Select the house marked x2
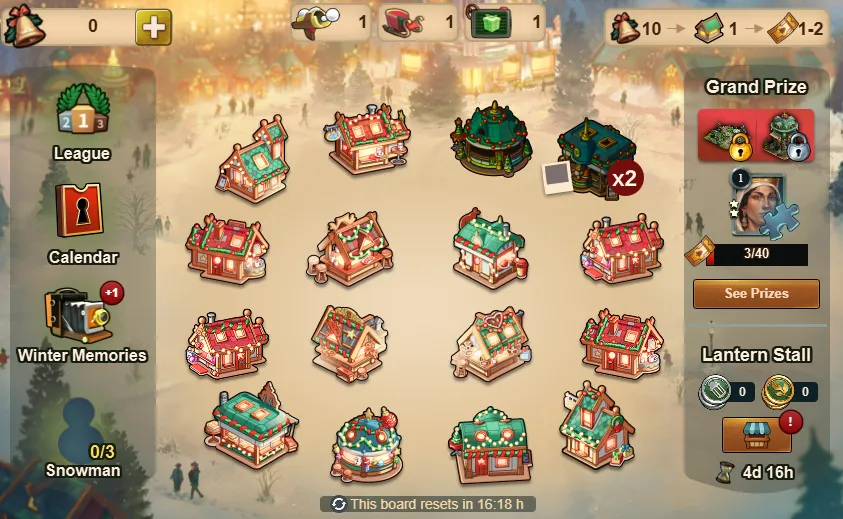Viewport: 843px width, 519px height. 597,155
